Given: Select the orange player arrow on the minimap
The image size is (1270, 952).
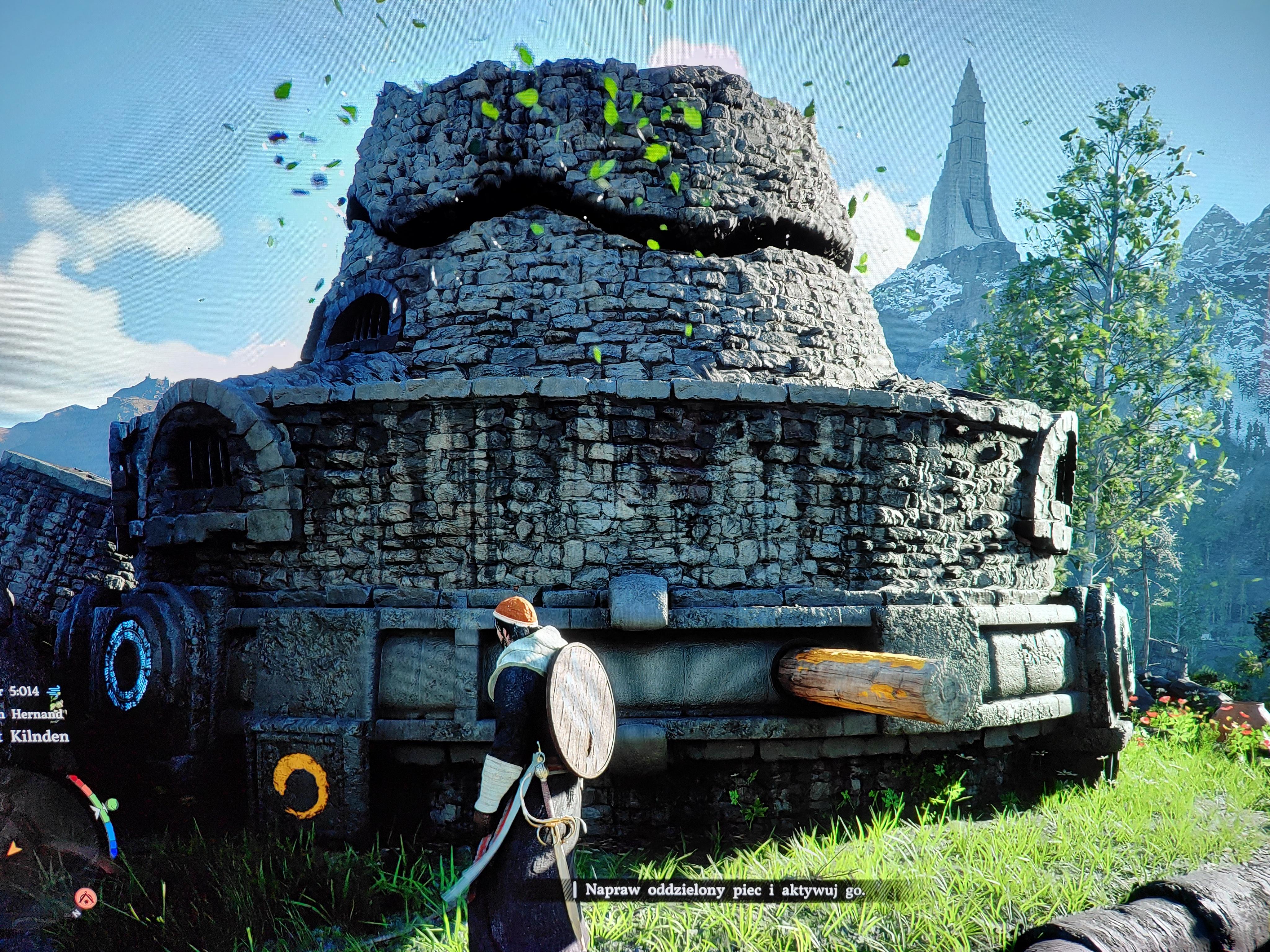Looking at the screenshot, I should tap(12, 847).
